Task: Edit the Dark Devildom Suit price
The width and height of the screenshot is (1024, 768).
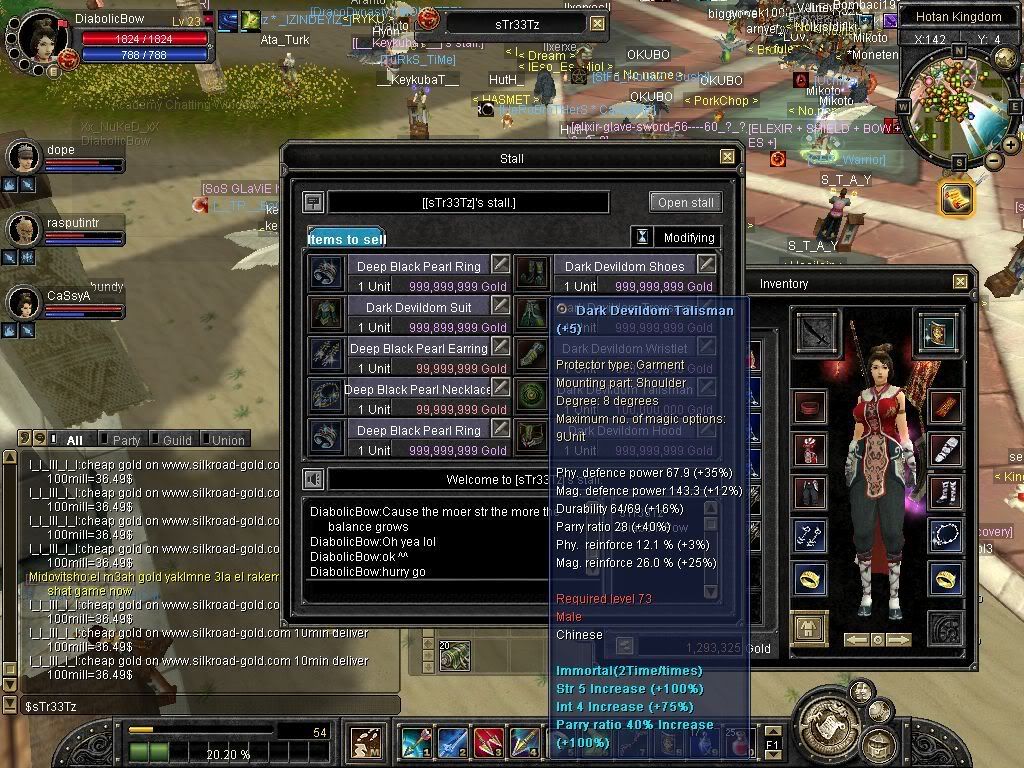Action: (x=500, y=306)
